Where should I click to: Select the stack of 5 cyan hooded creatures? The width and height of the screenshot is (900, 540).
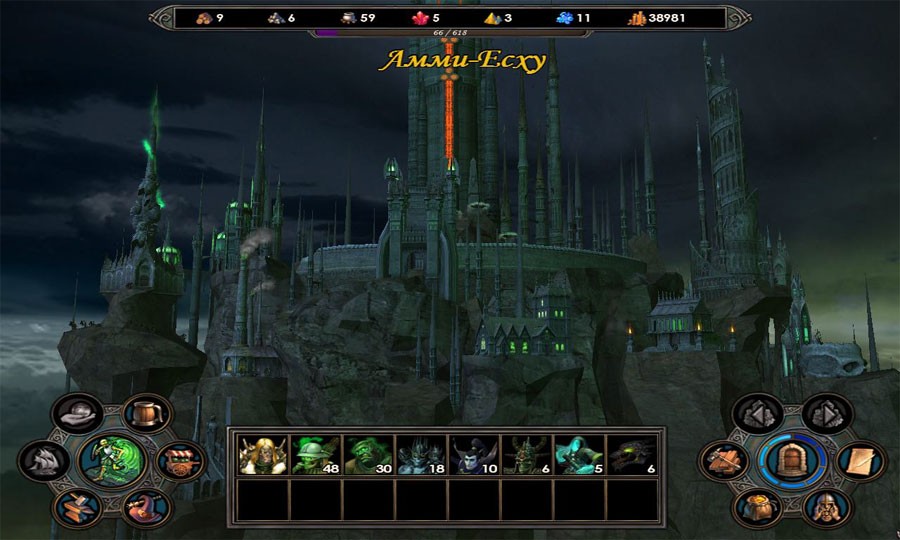tap(578, 455)
